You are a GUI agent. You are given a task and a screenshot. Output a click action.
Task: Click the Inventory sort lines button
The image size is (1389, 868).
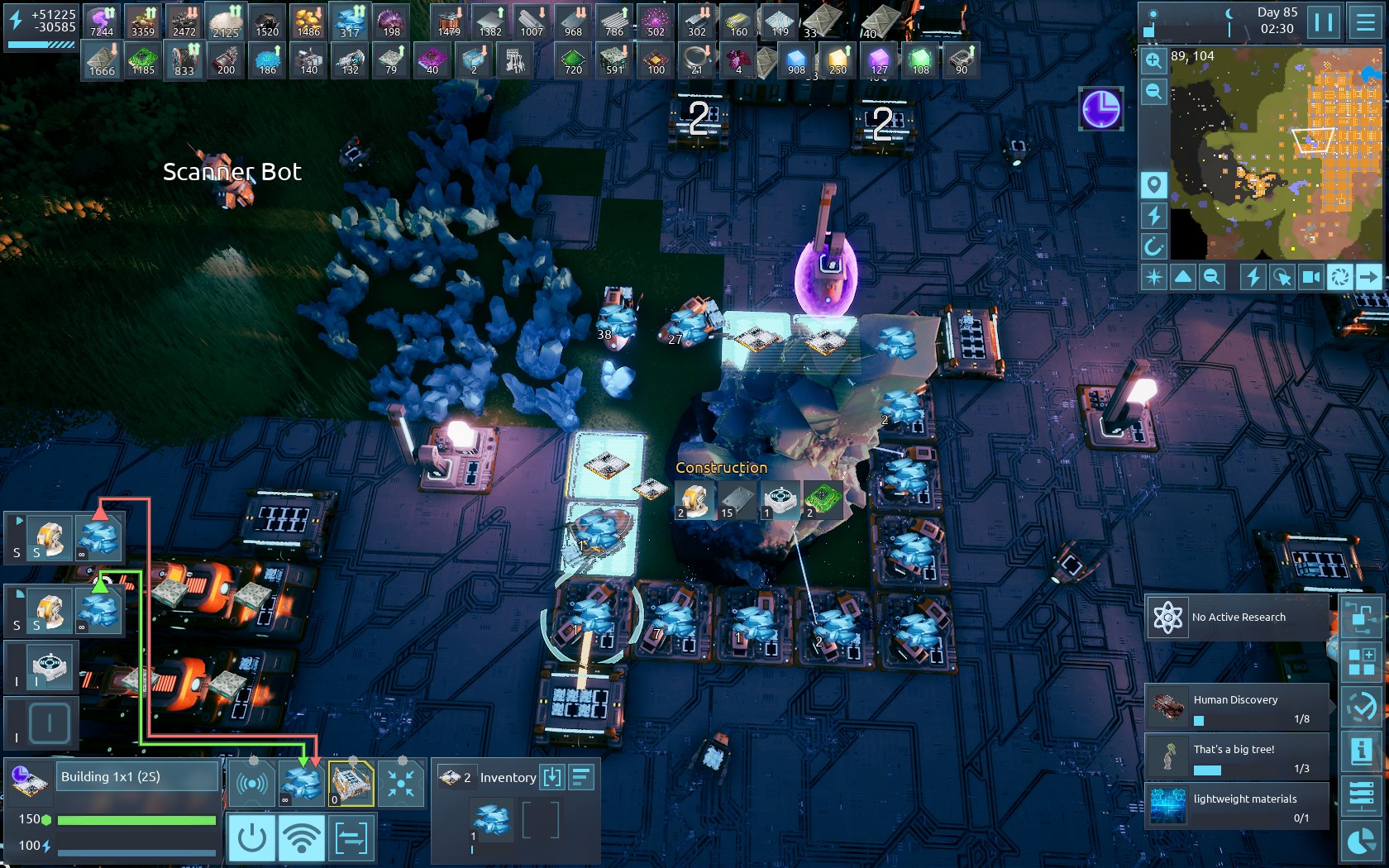tap(582, 777)
